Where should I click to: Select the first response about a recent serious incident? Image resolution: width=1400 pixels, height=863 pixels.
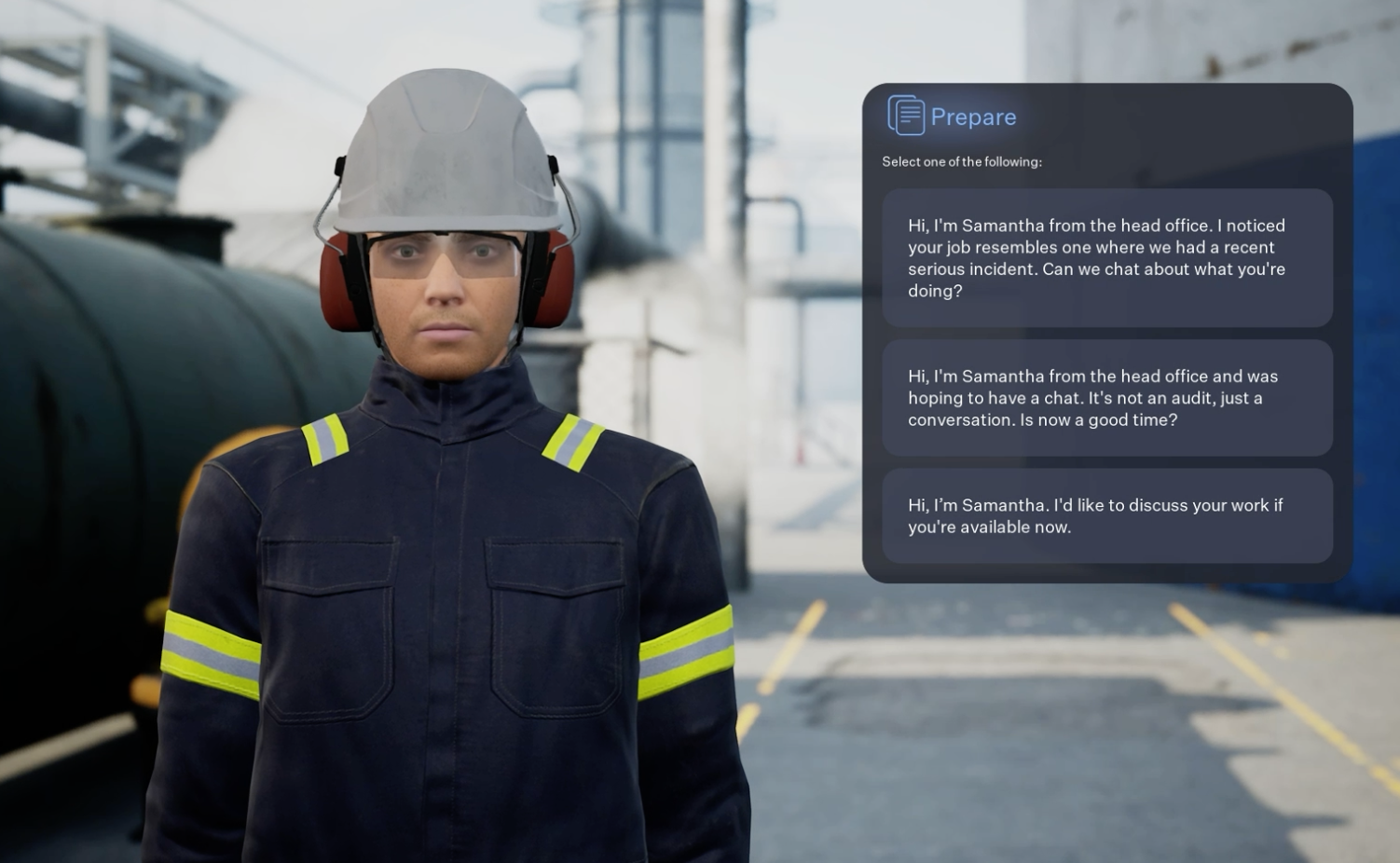1107,258
